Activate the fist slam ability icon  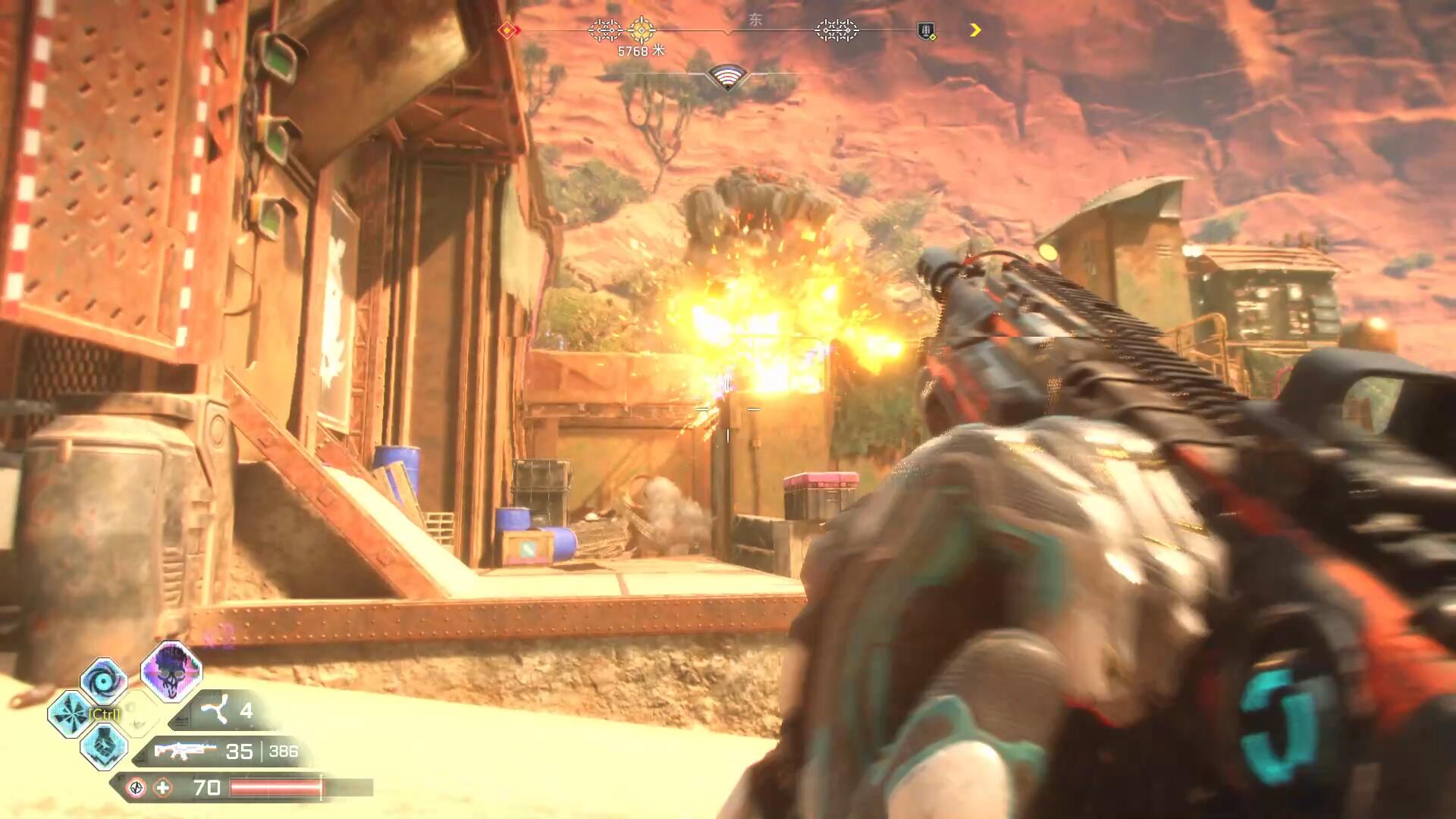coord(103,745)
